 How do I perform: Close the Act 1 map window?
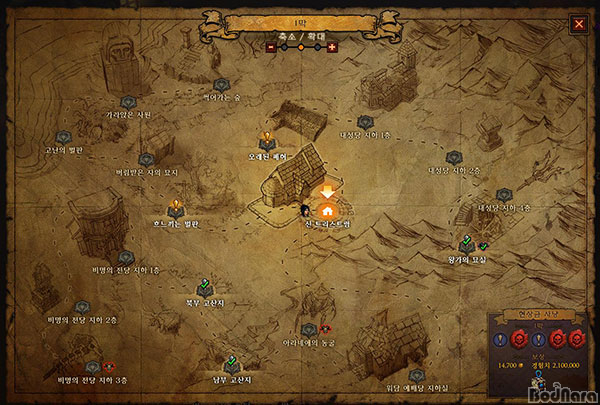578,23
